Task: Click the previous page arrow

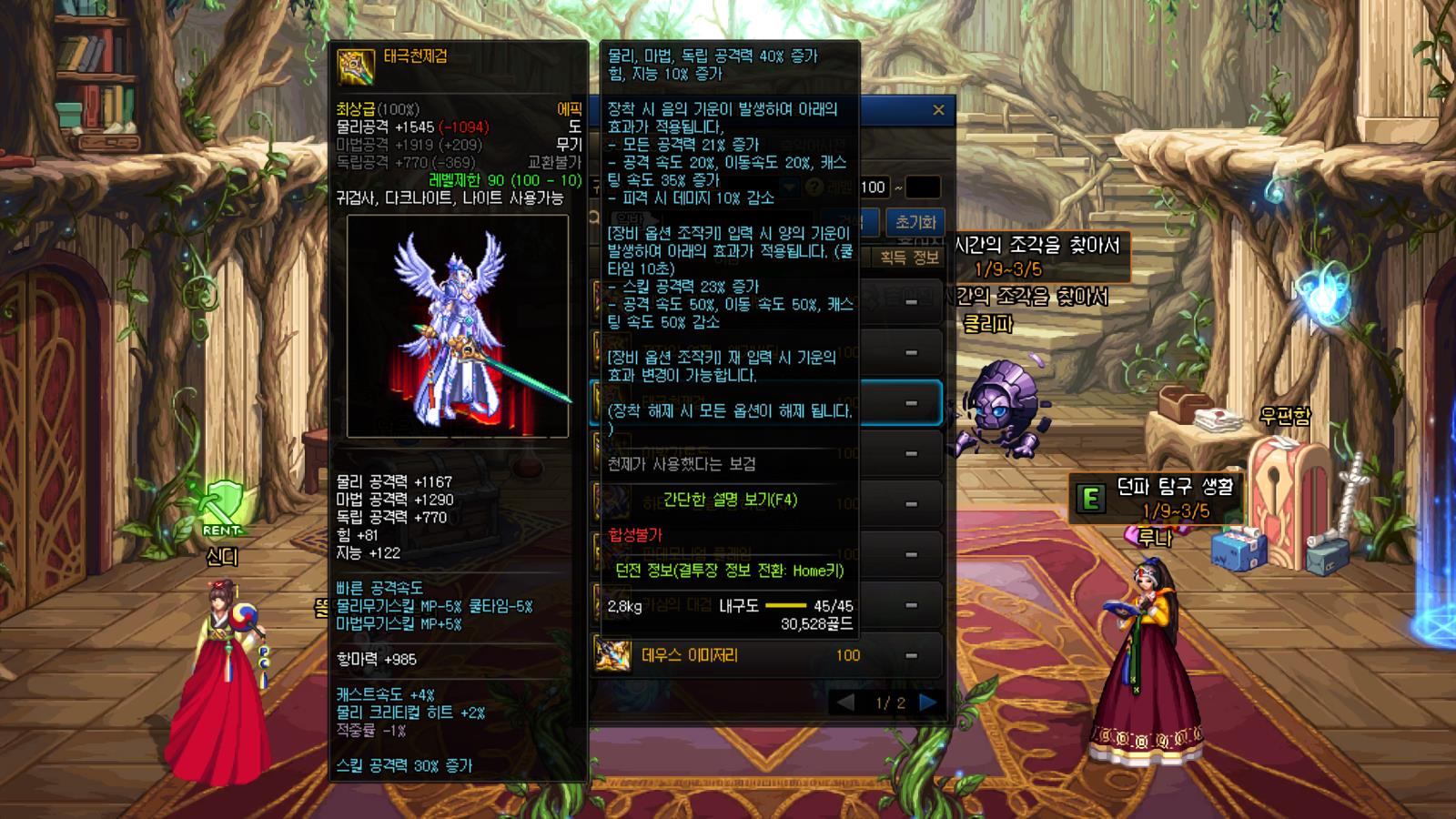Action: click(x=845, y=702)
